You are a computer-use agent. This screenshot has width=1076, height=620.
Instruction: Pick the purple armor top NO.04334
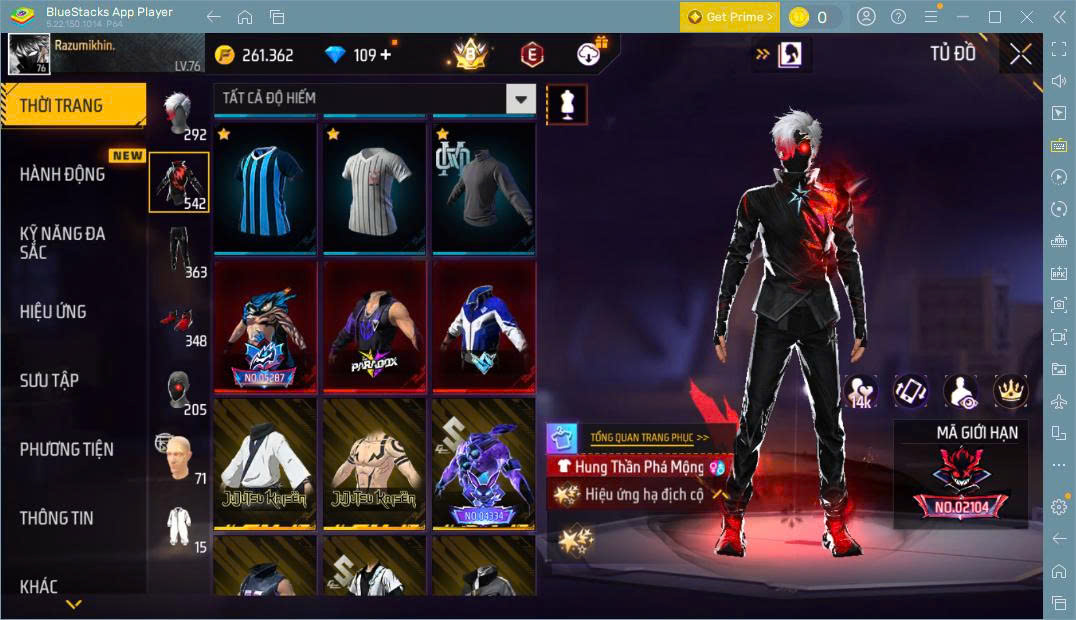tap(484, 465)
